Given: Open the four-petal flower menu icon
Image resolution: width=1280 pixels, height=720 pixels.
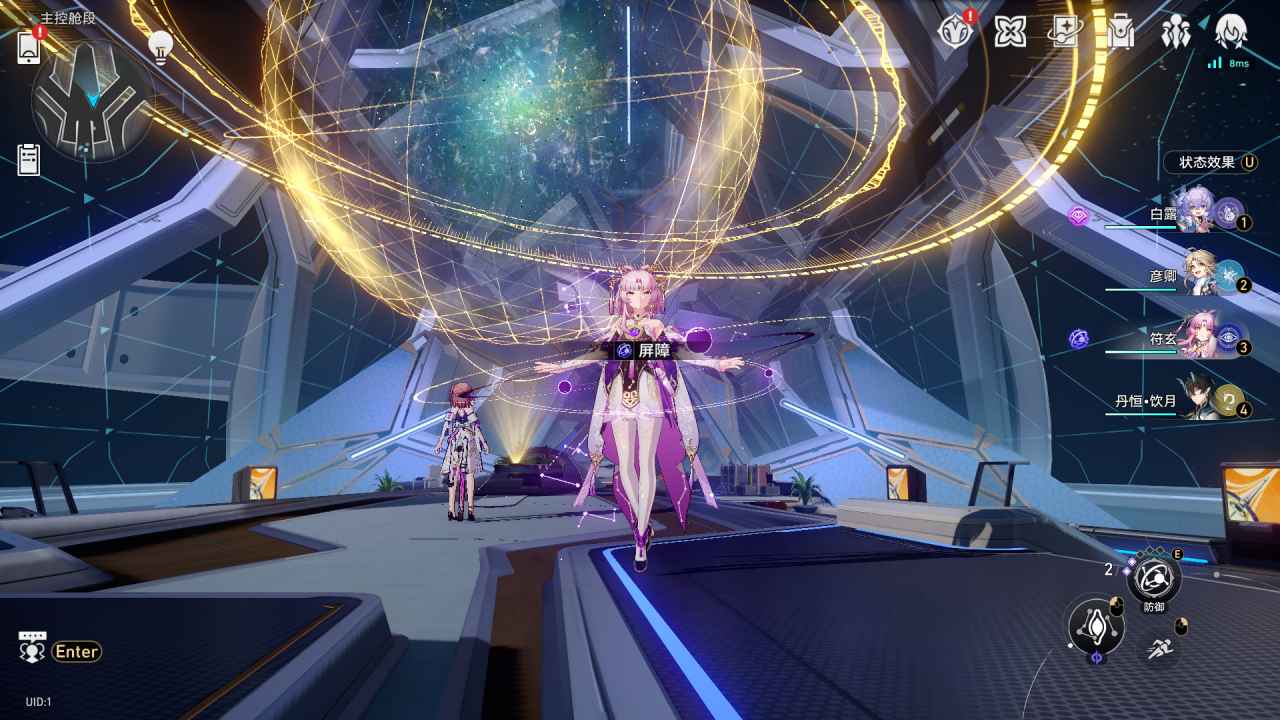Looking at the screenshot, I should pos(1010,32).
